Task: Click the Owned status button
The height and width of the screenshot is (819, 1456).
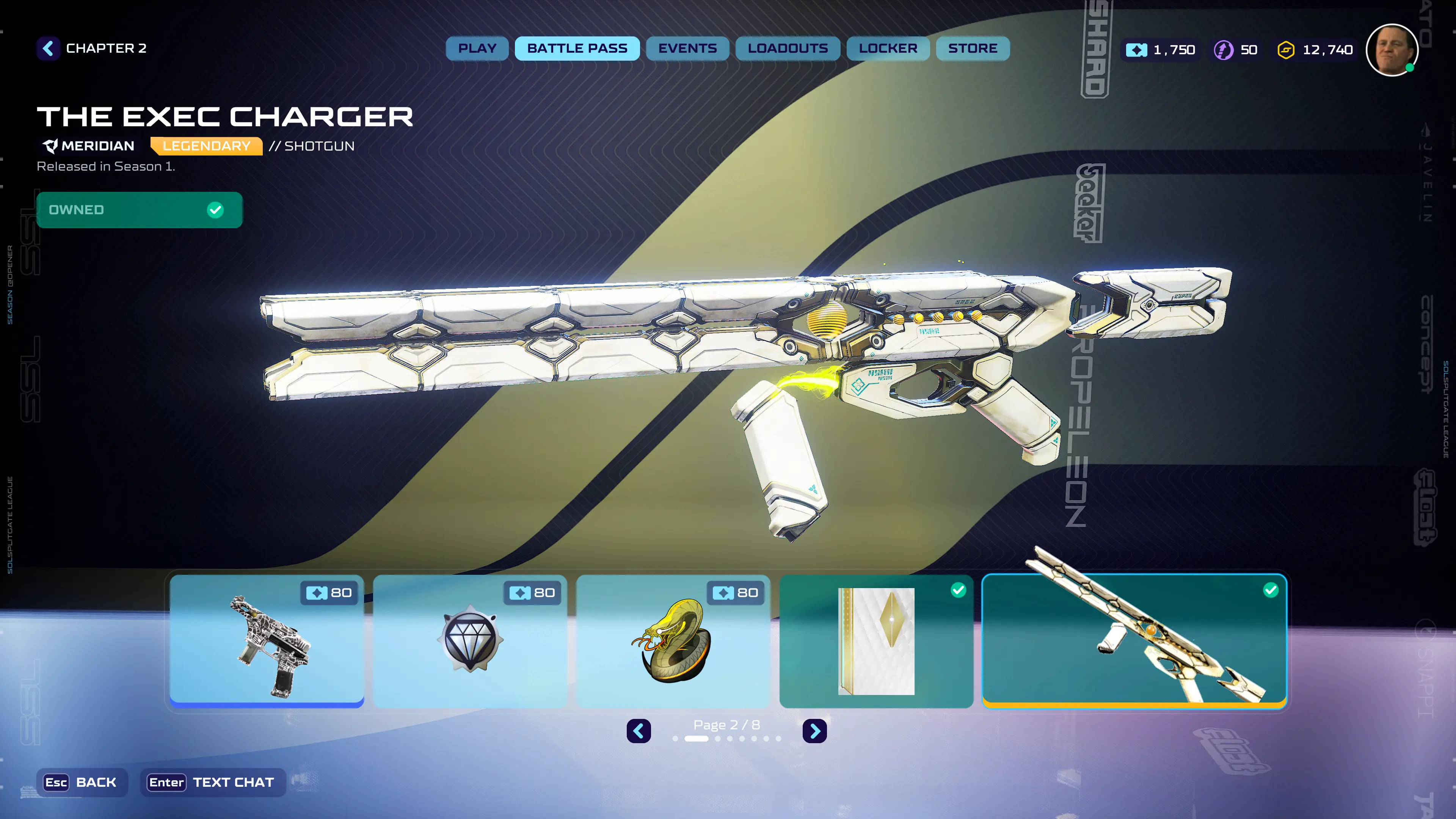Action: (139, 210)
